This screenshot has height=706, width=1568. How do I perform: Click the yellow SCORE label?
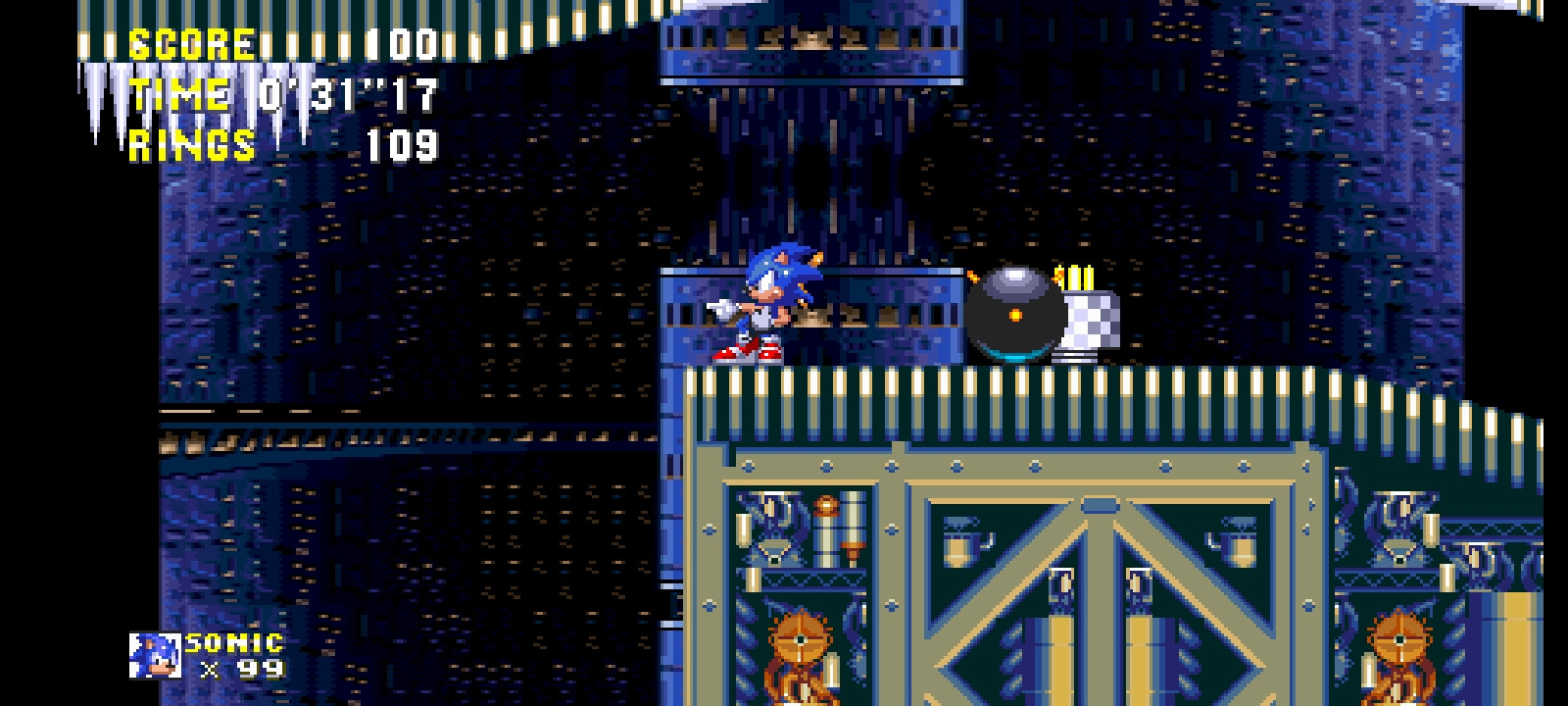[x=191, y=42]
